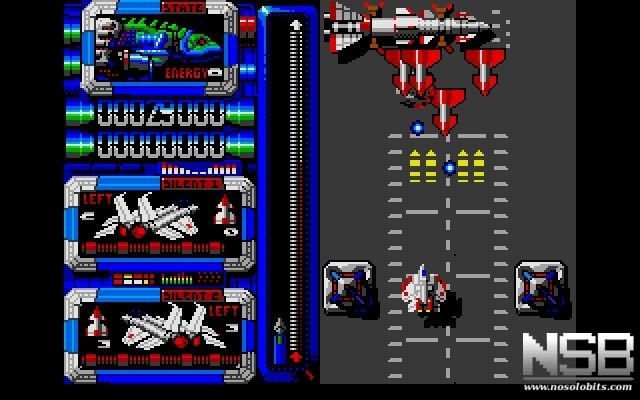Open the NSB nosolobits.com watermark logo

578,362
